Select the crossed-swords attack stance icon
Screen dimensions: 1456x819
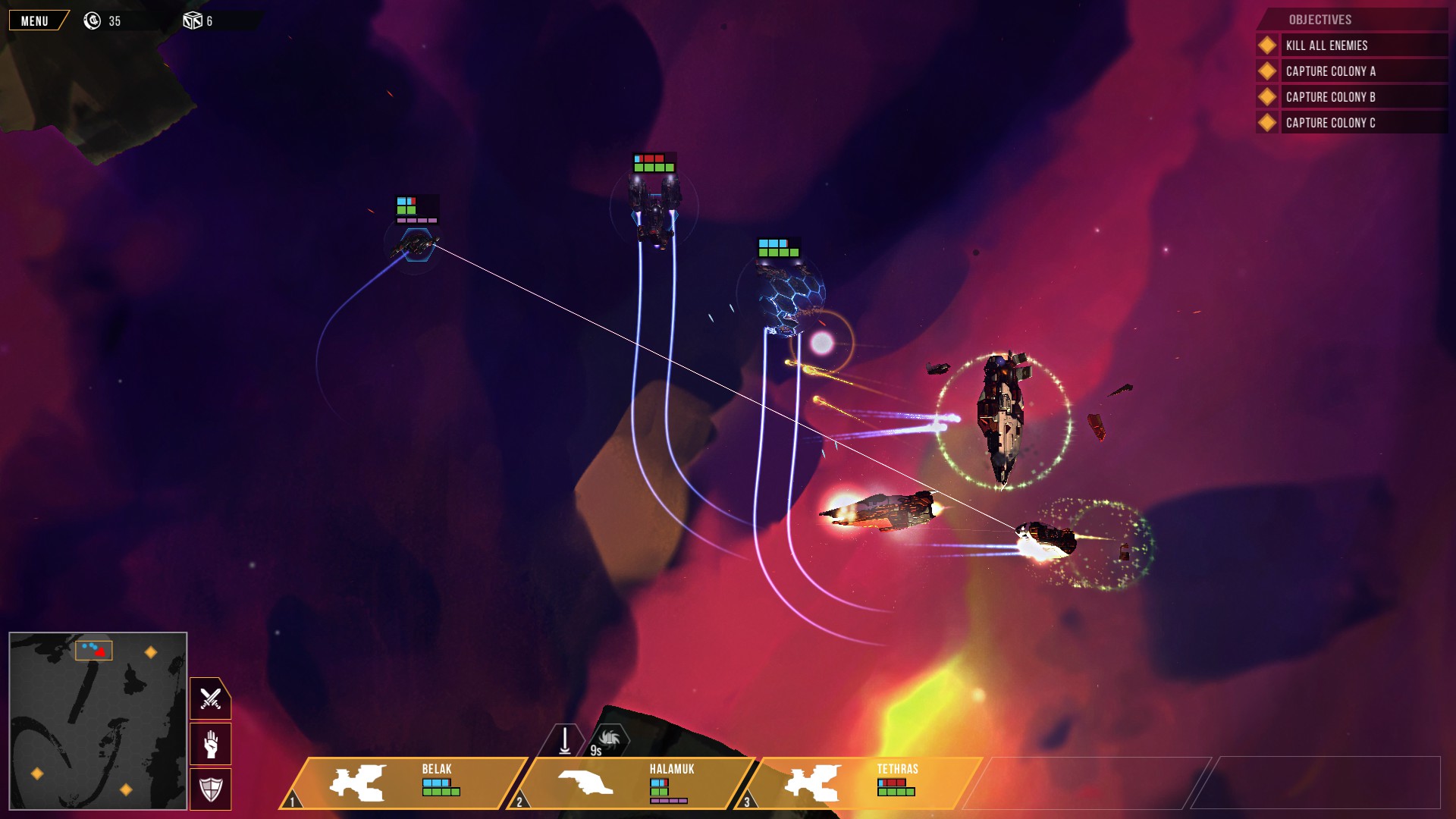pyautogui.click(x=210, y=698)
